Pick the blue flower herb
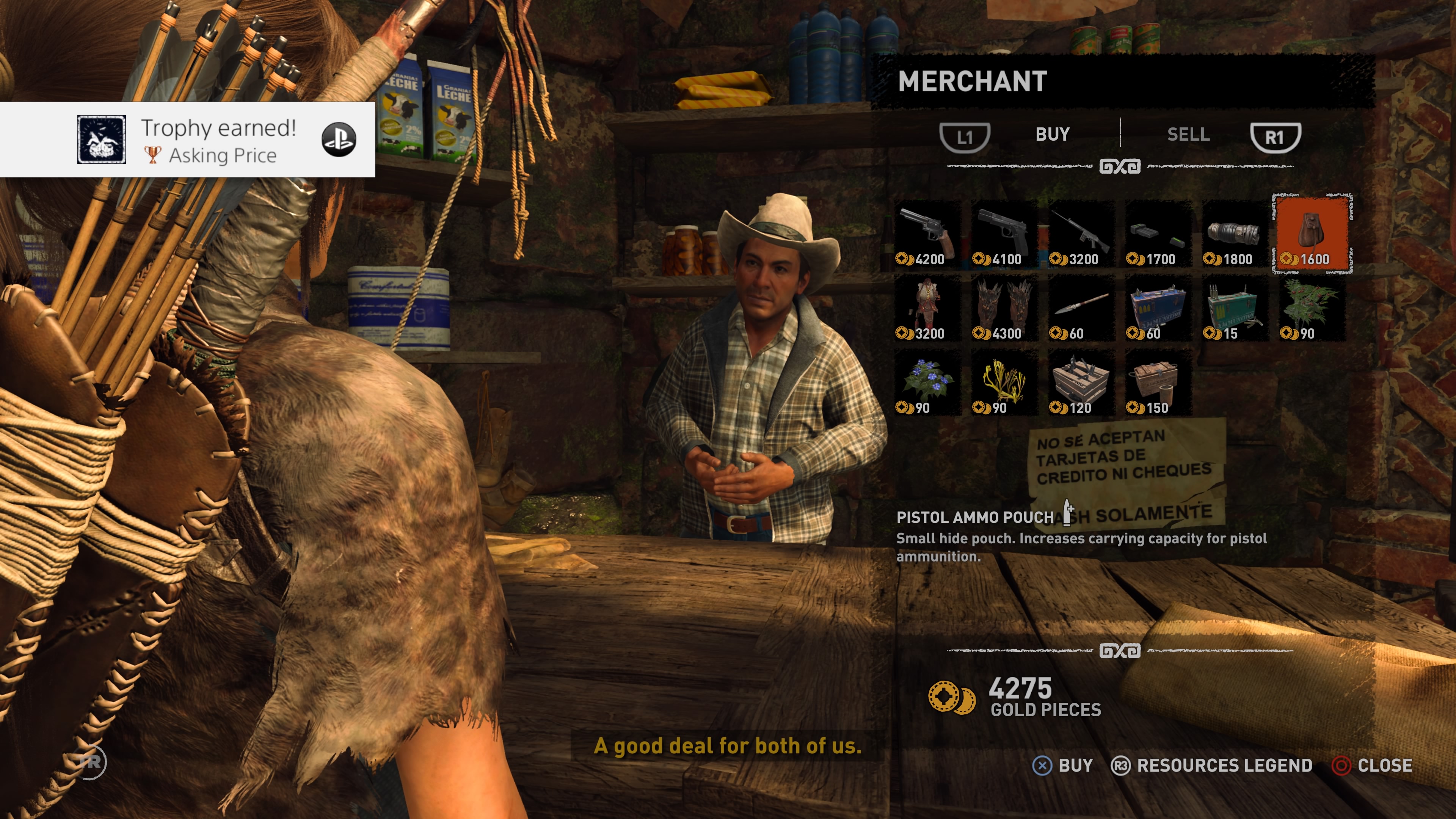The width and height of the screenshot is (1456, 819). [x=927, y=383]
